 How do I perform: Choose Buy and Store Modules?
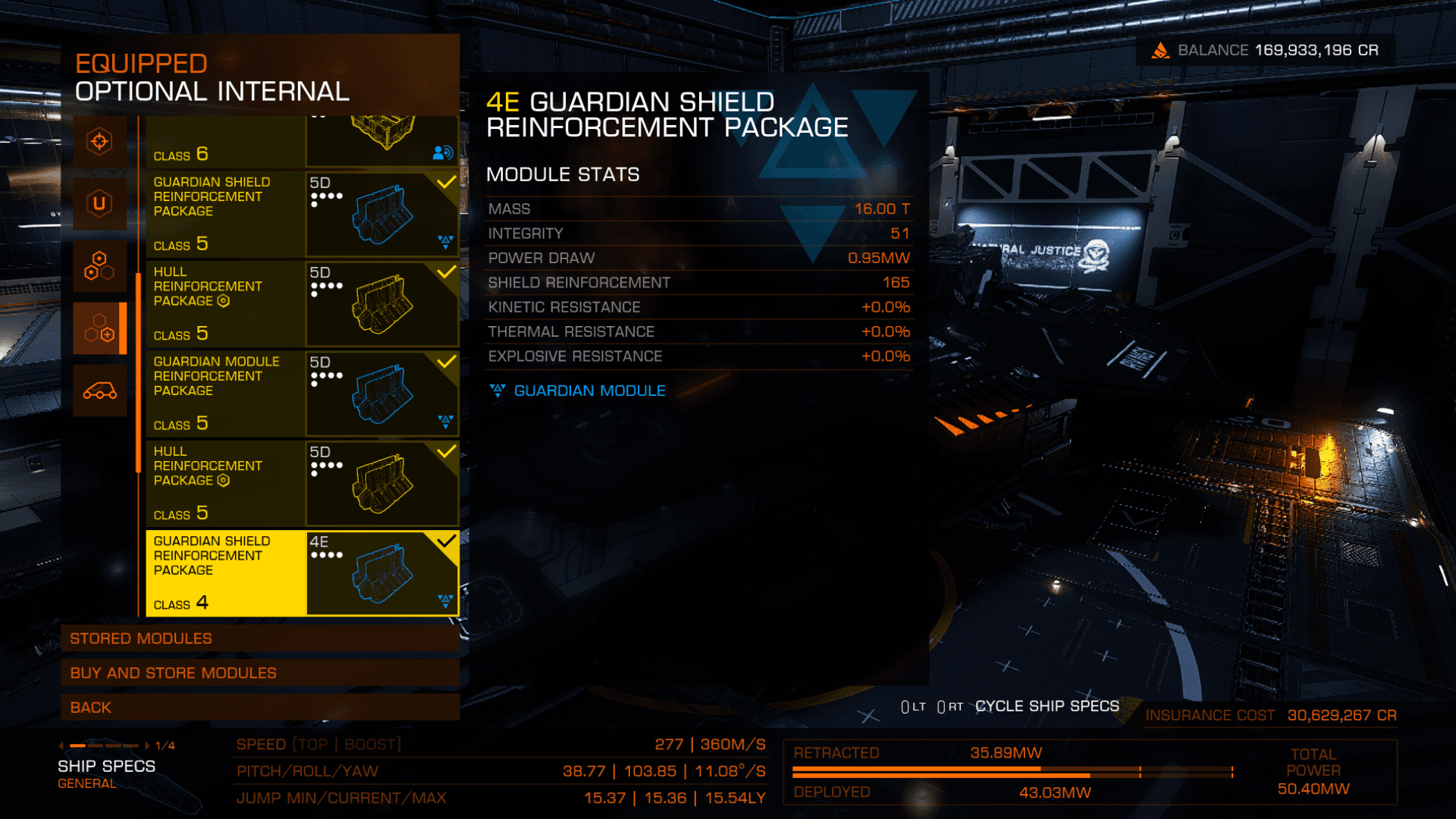pos(259,673)
